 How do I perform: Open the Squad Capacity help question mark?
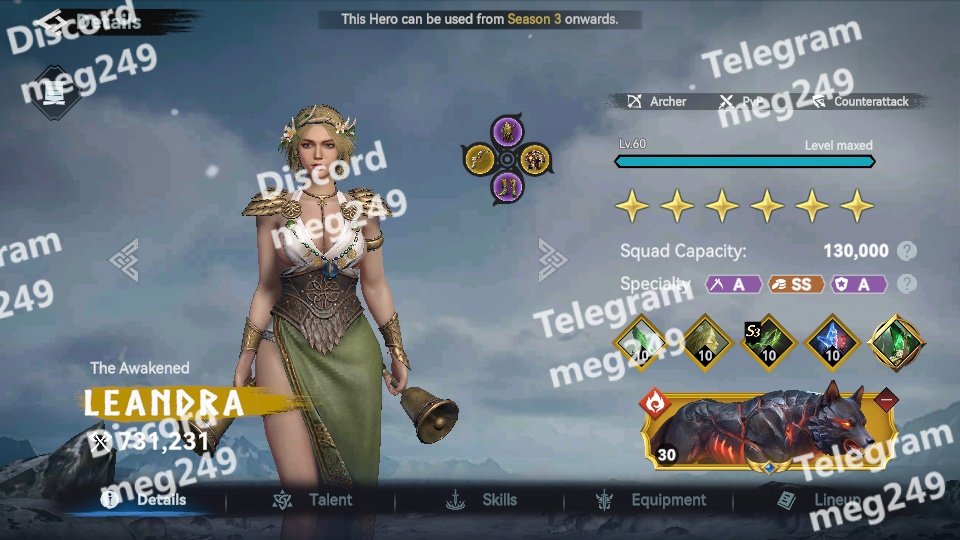pos(907,251)
